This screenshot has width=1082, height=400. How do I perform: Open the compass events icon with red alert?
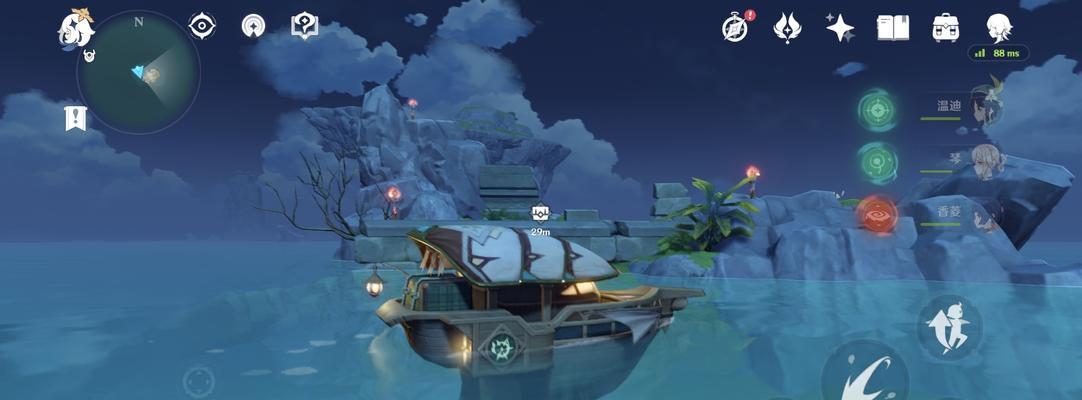(x=736, y=27)
